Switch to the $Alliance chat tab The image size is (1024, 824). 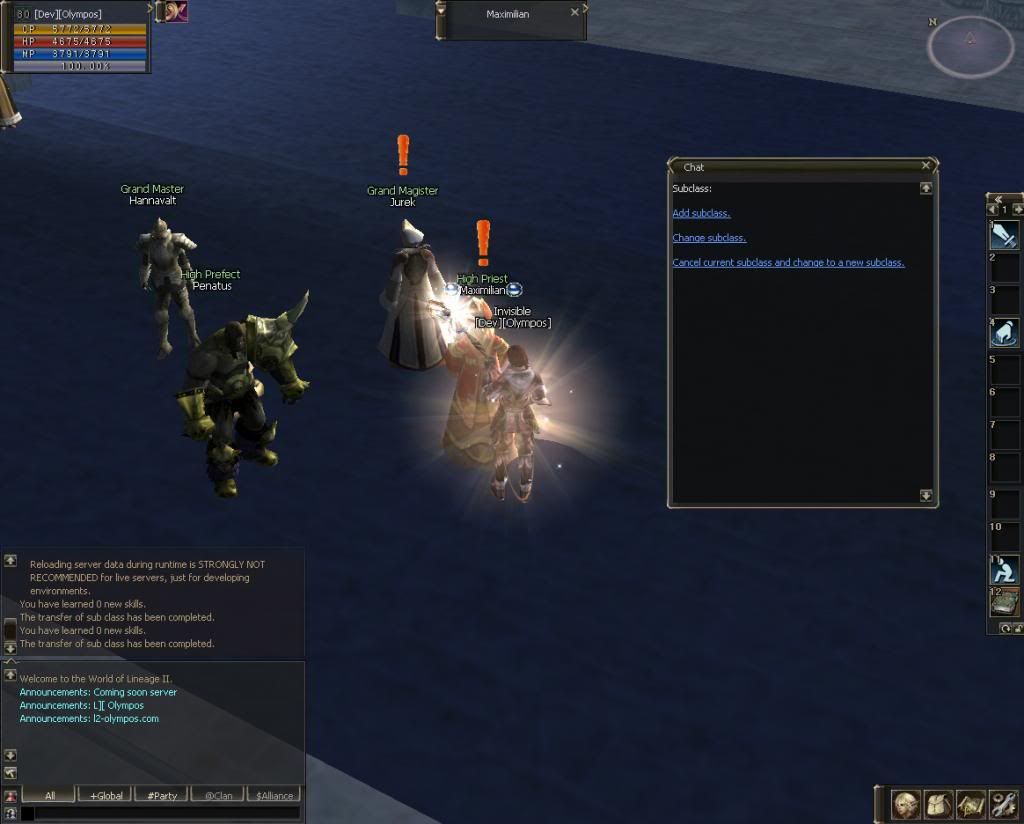point(274,796)
